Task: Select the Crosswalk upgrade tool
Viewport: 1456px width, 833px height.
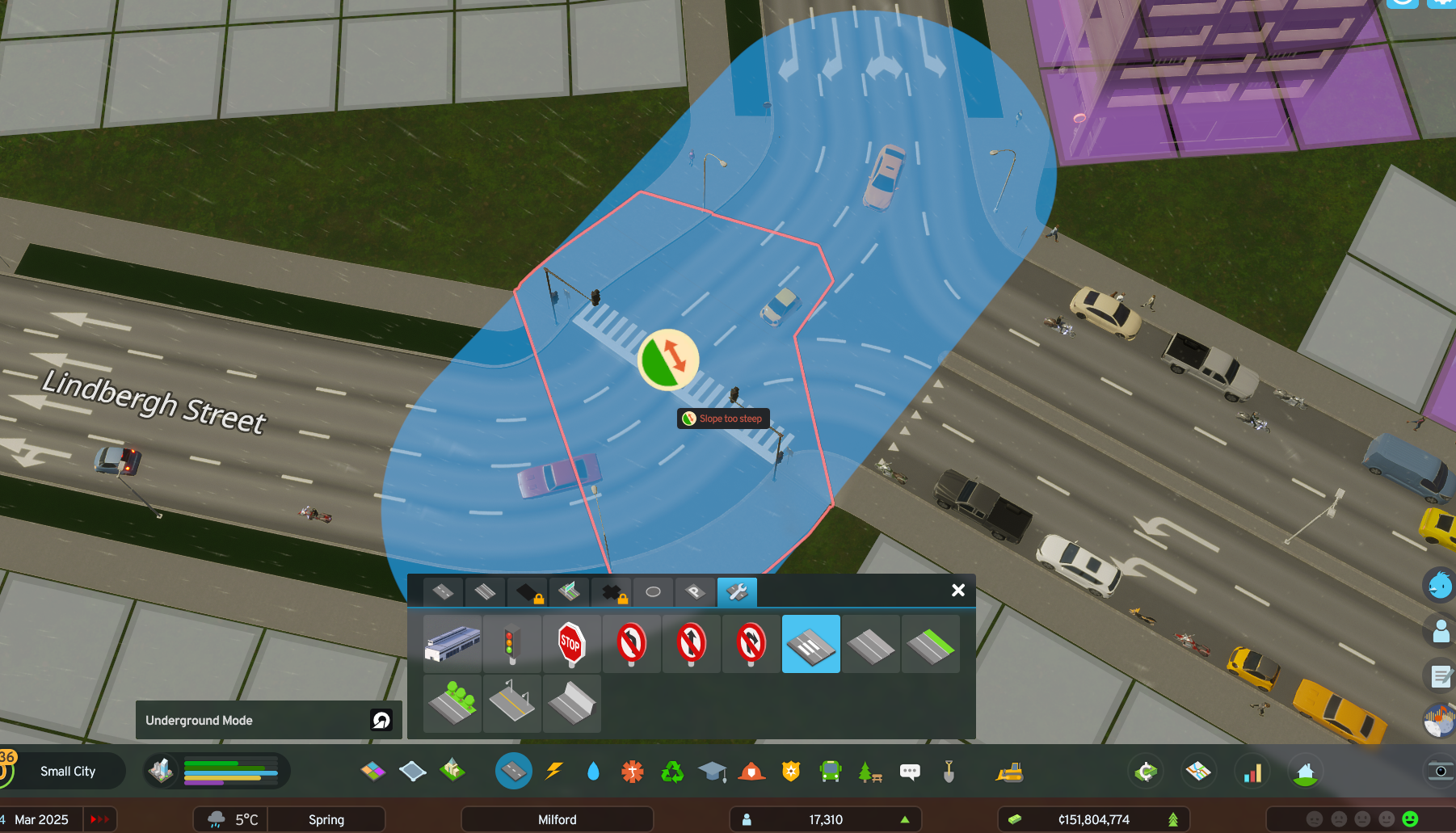Action: 810,643
